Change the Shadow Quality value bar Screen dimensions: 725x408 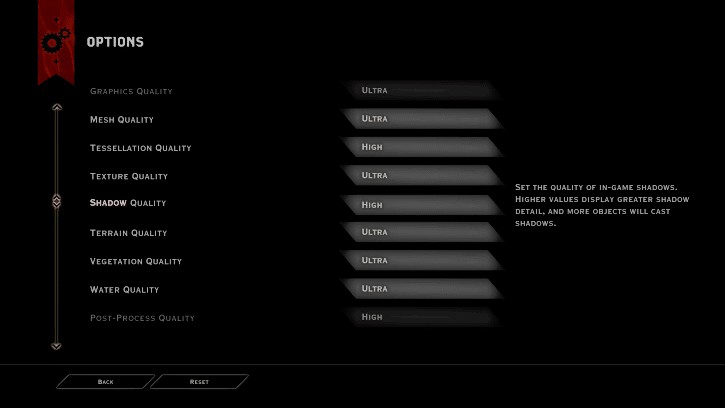[420, 205]
